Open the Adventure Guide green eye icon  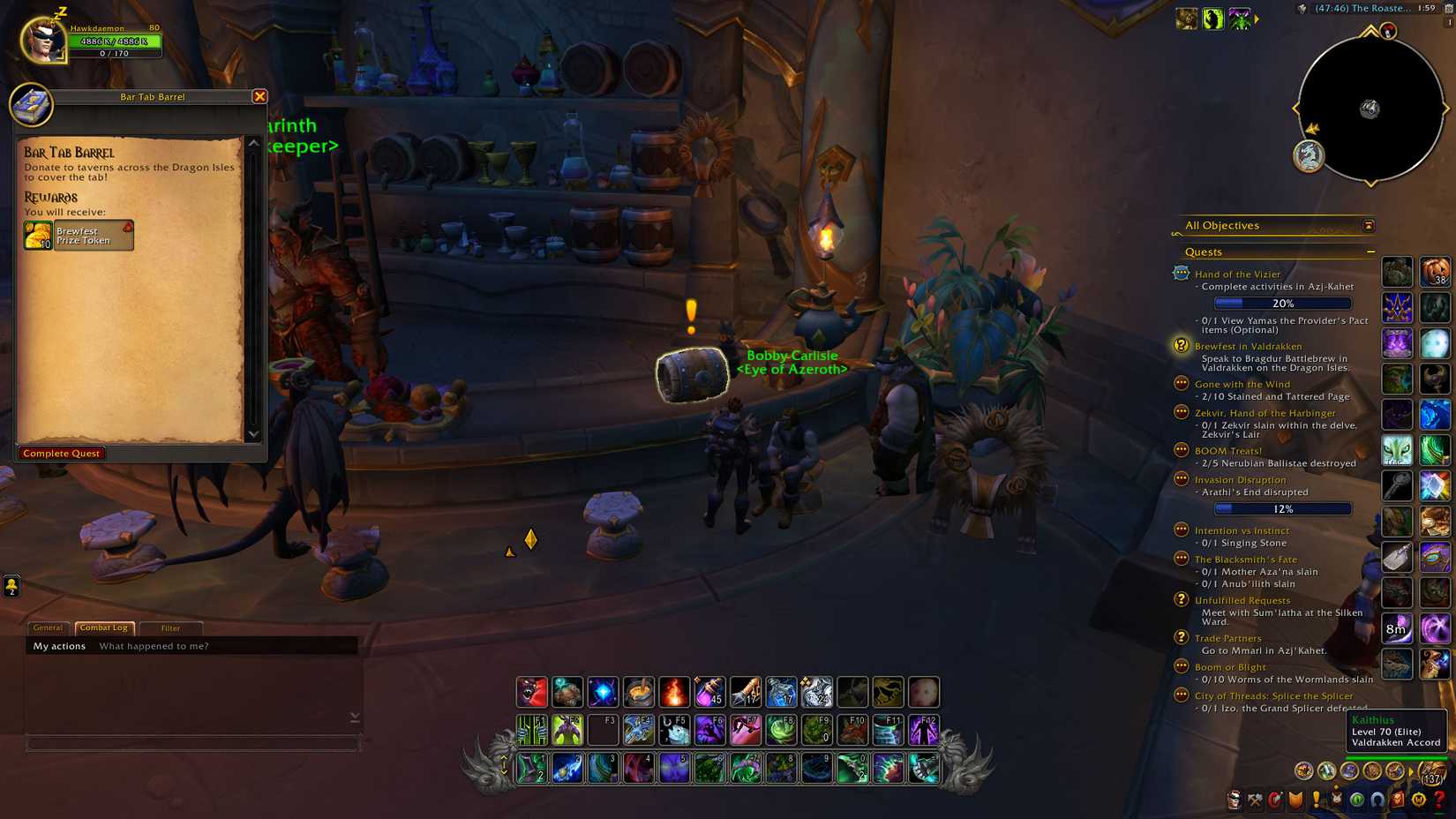point(1356,801)
